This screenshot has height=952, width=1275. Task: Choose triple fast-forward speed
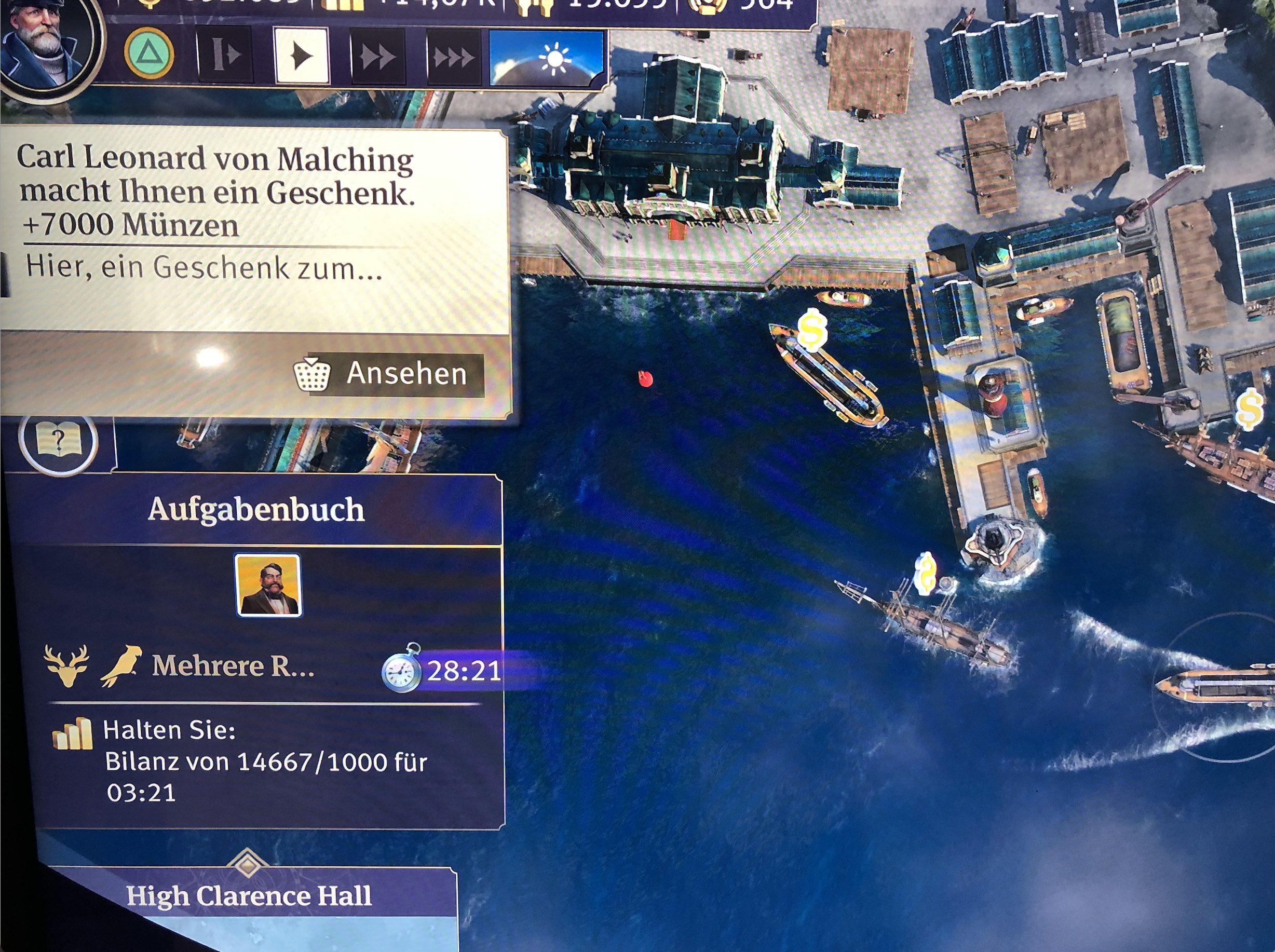point(453,58)
